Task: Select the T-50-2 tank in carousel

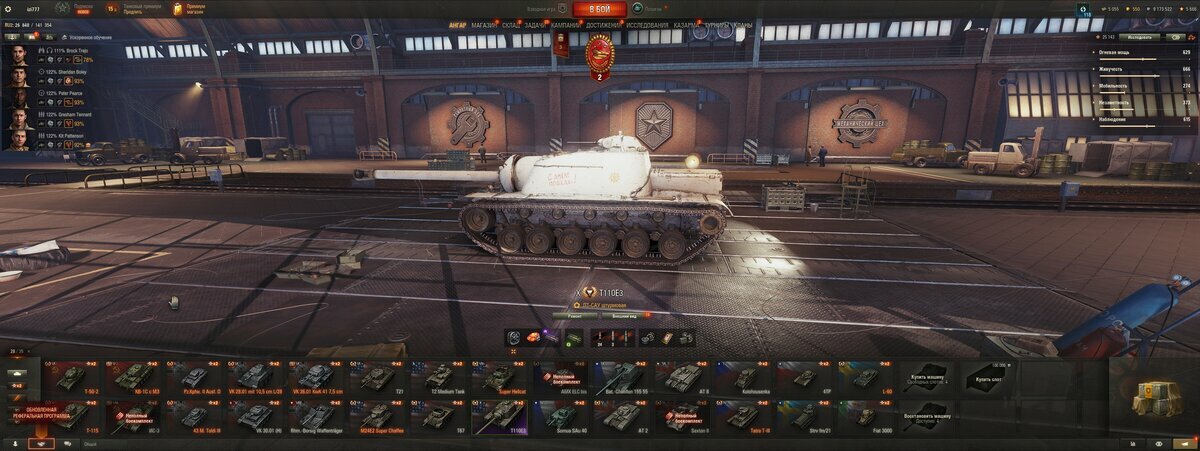Action: click(x=70, y=377)
